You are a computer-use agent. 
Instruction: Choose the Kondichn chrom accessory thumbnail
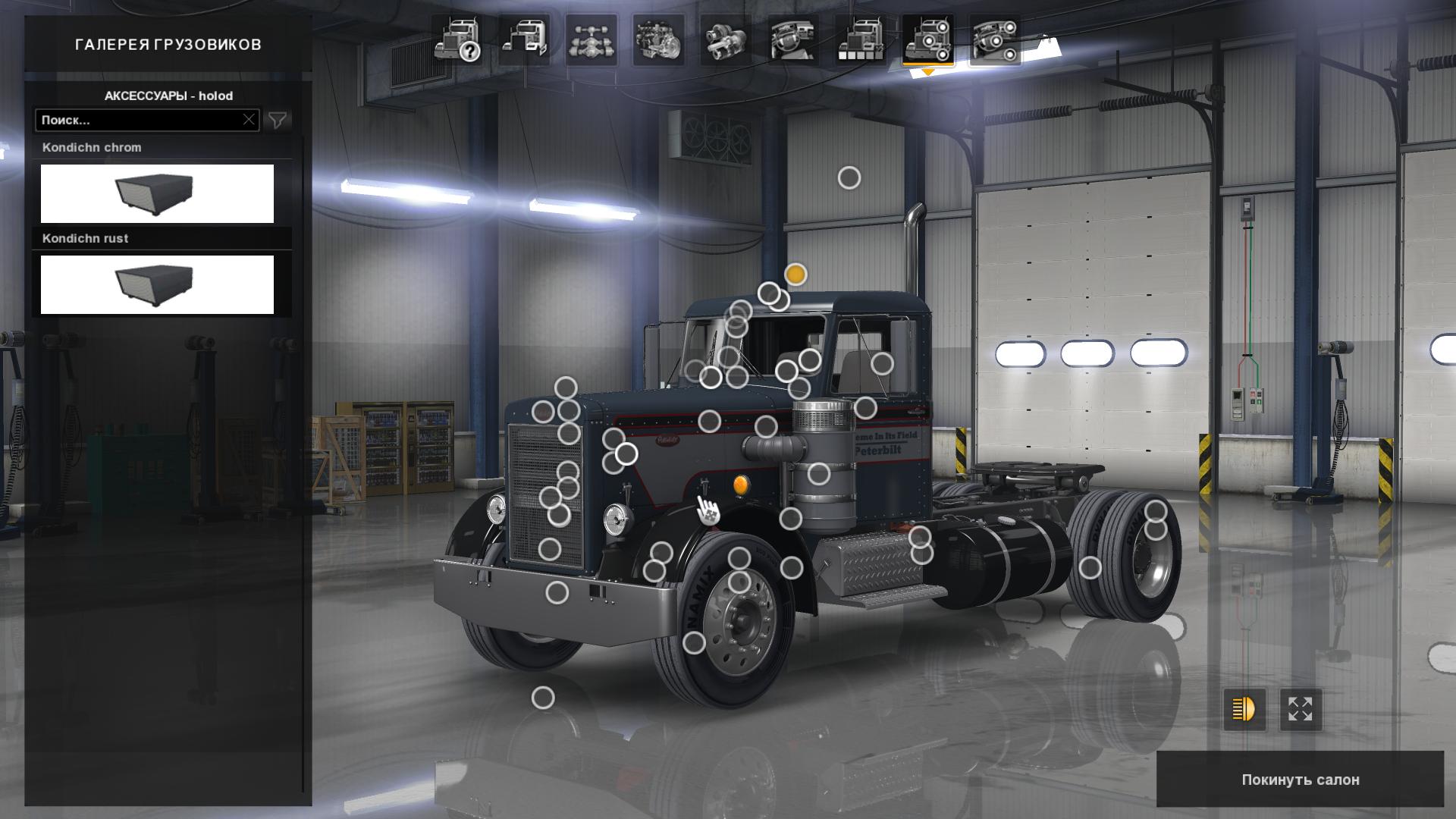[x=157, y=193]
